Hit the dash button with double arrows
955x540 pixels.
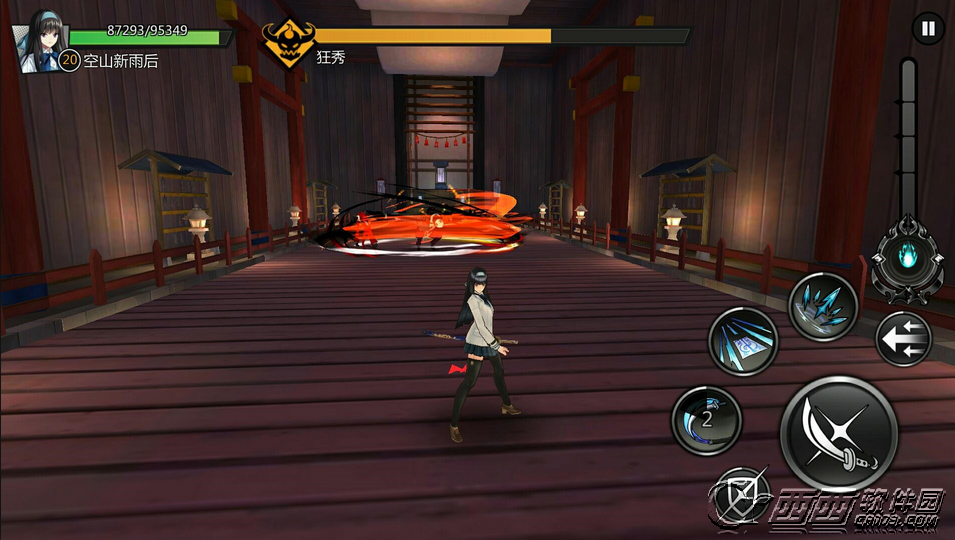tap(903, 339)
